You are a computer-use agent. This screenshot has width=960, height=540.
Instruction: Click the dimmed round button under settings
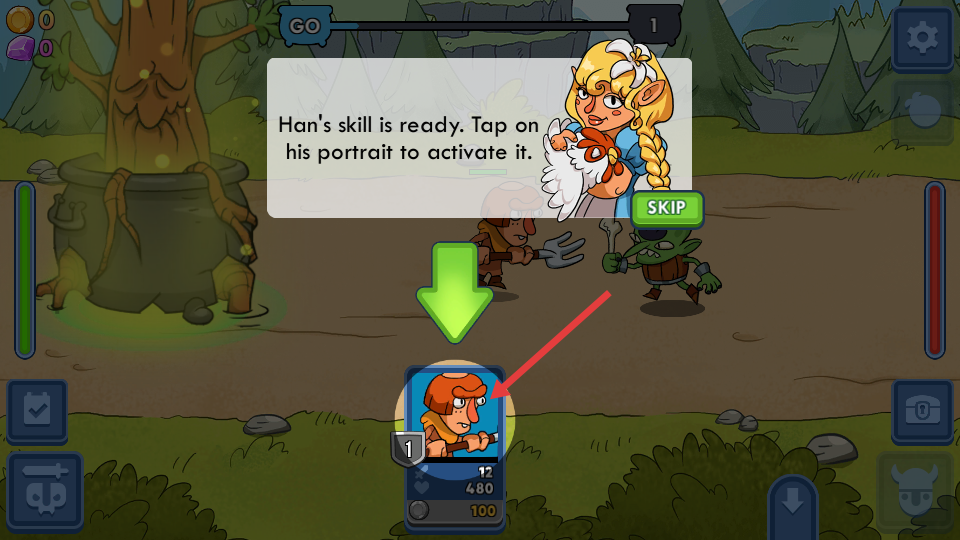(922, 112)
